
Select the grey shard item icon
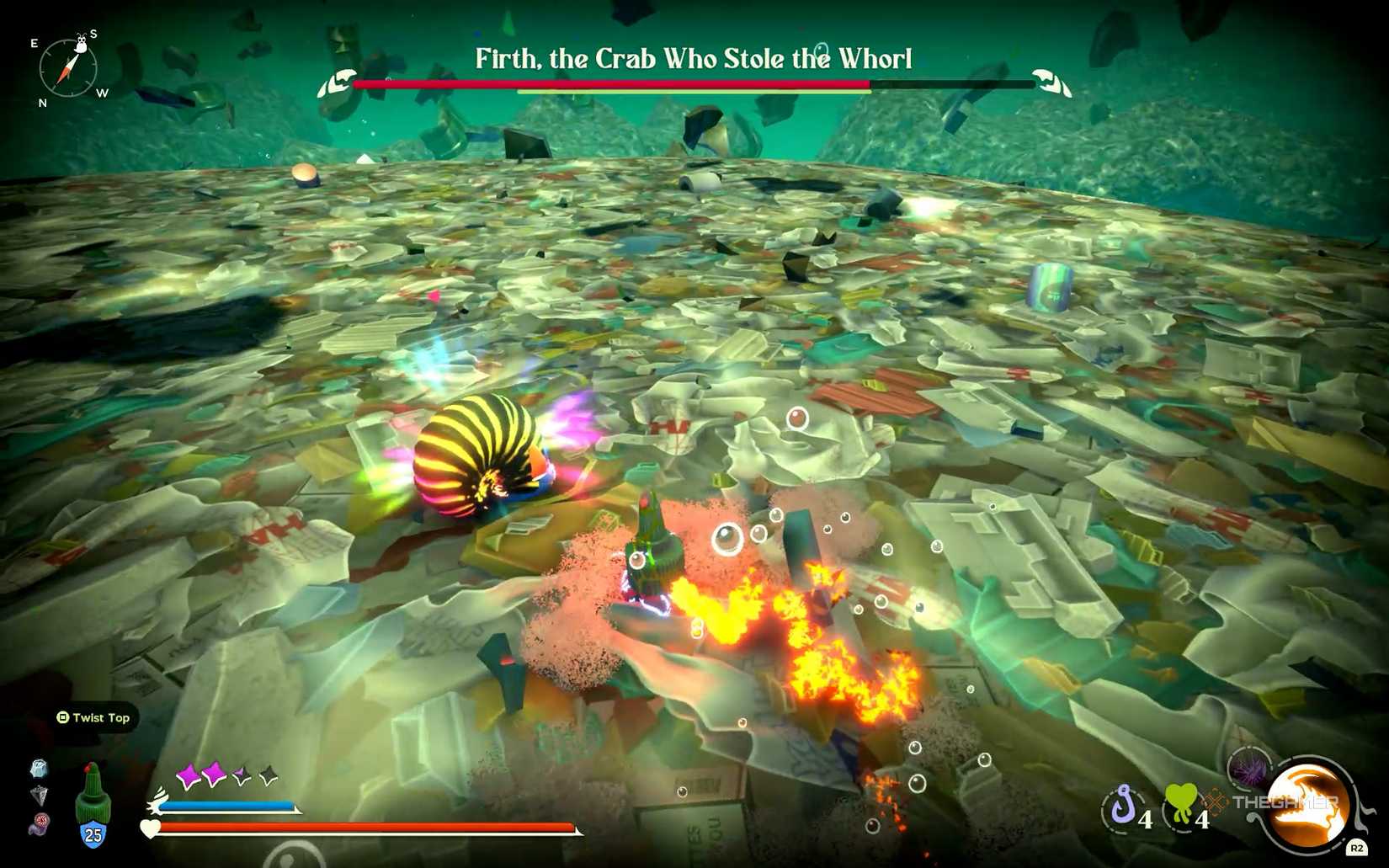pyautogui.click(x=40, y=796)
